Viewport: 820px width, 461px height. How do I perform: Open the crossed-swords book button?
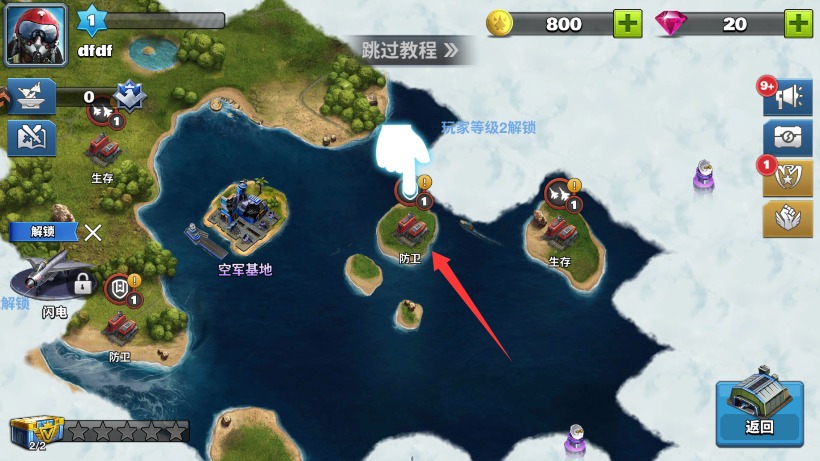click(30, 138)
